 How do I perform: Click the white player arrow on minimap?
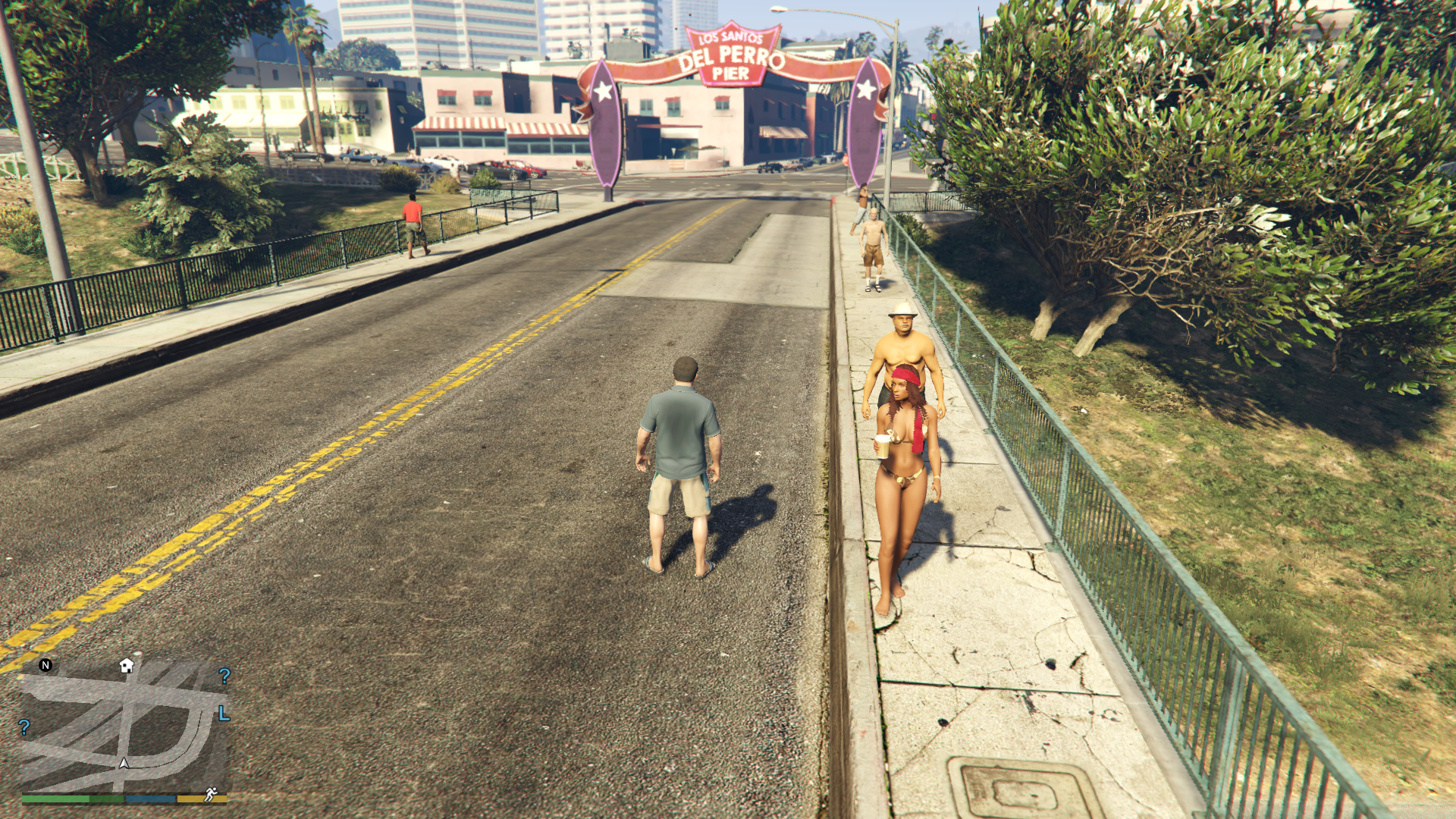coord(124,763)
